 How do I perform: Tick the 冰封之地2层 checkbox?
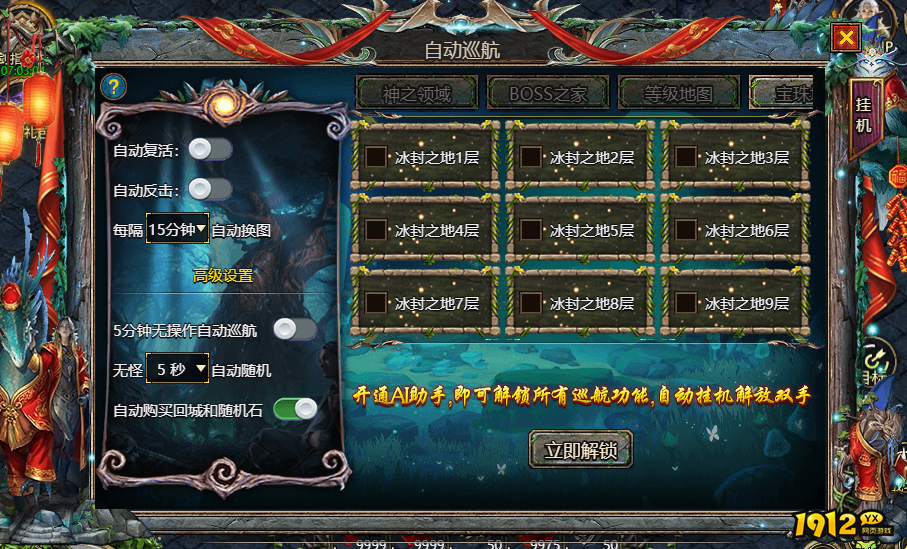click(532, 157)
